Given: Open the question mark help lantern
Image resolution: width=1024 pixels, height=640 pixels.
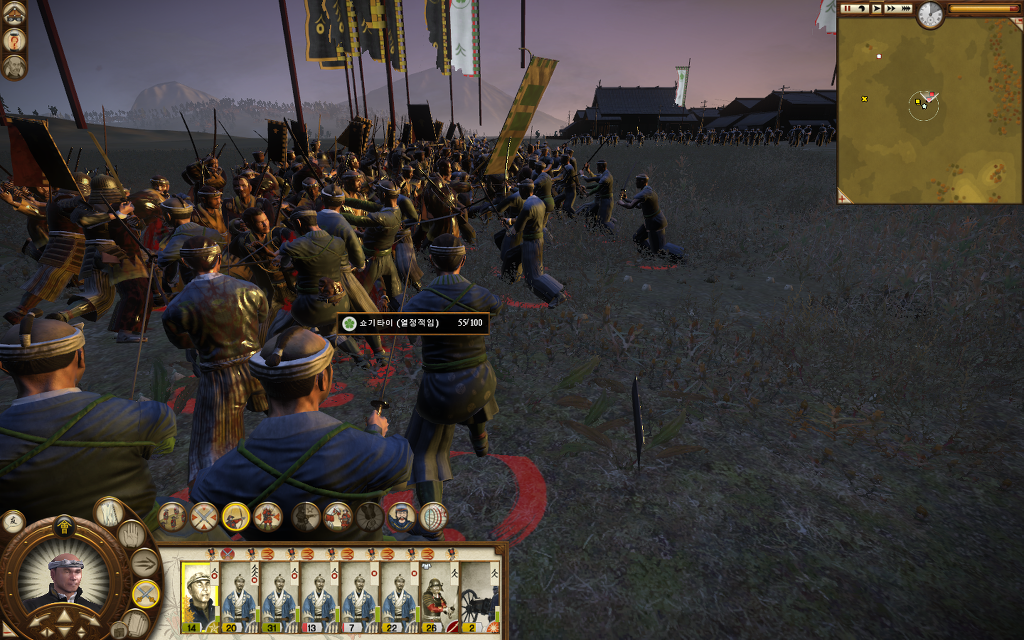Looking at the screenshot, I should tap(14, 41).
